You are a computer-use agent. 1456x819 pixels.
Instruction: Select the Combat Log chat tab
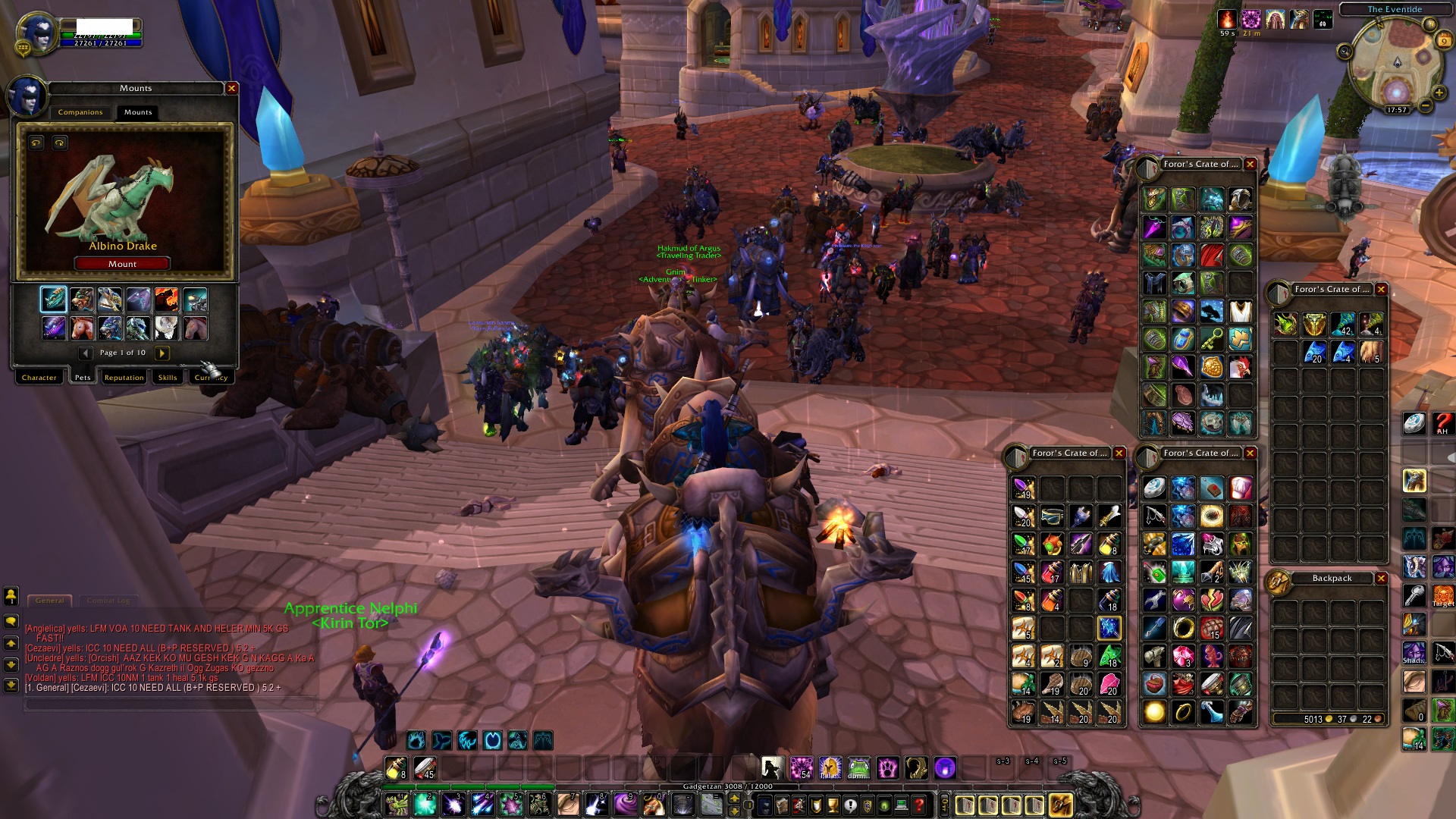108,601
